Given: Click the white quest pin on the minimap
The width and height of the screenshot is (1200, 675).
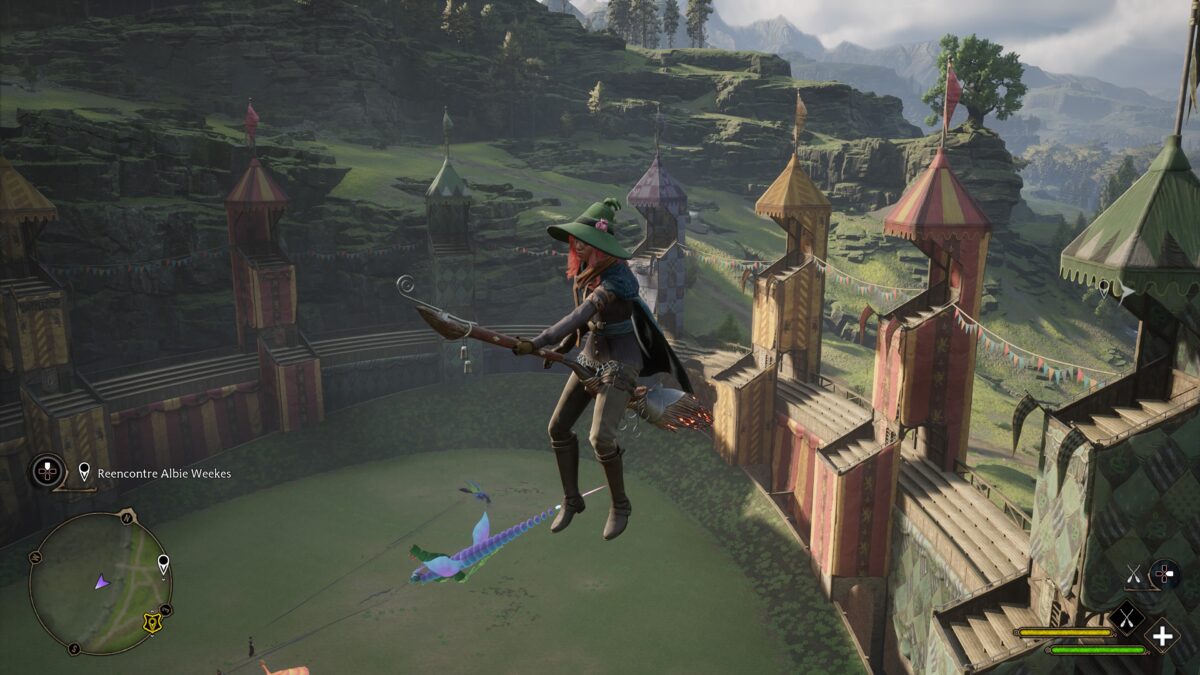Looking at the screenshot, I should click(163, 565).
